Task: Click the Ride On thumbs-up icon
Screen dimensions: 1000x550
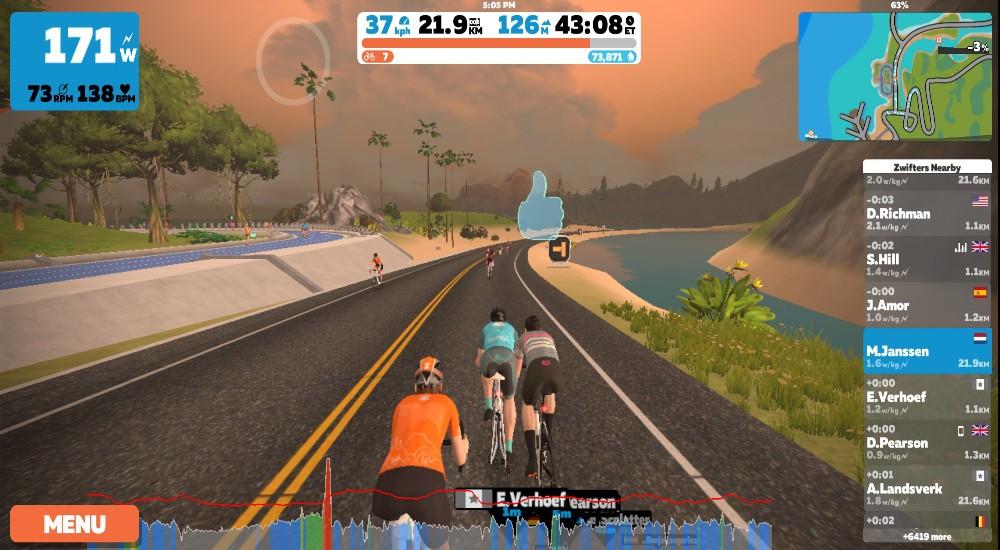Action: click(x=540, y=204)
